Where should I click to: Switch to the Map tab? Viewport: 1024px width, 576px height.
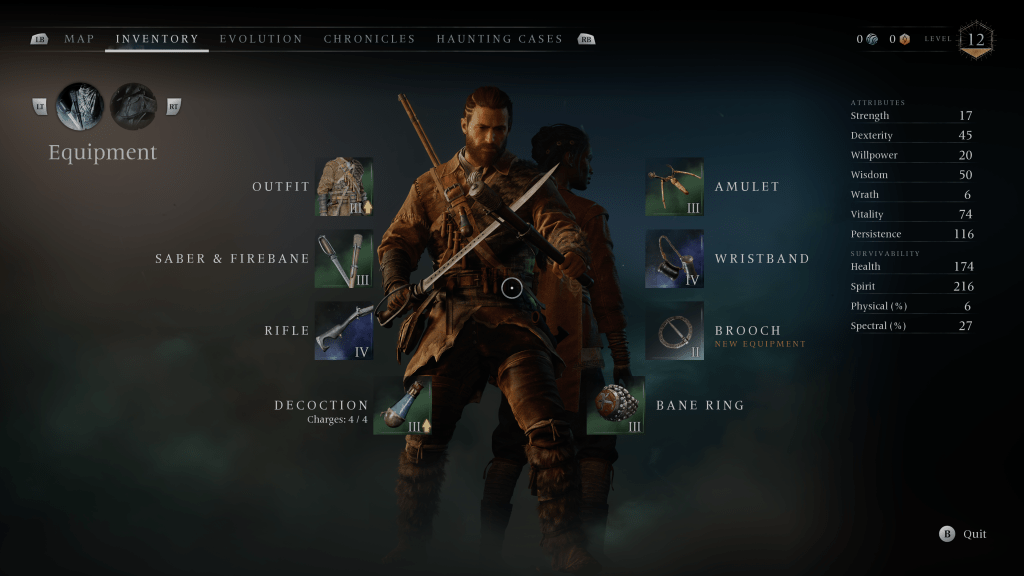tap(79, 39)
